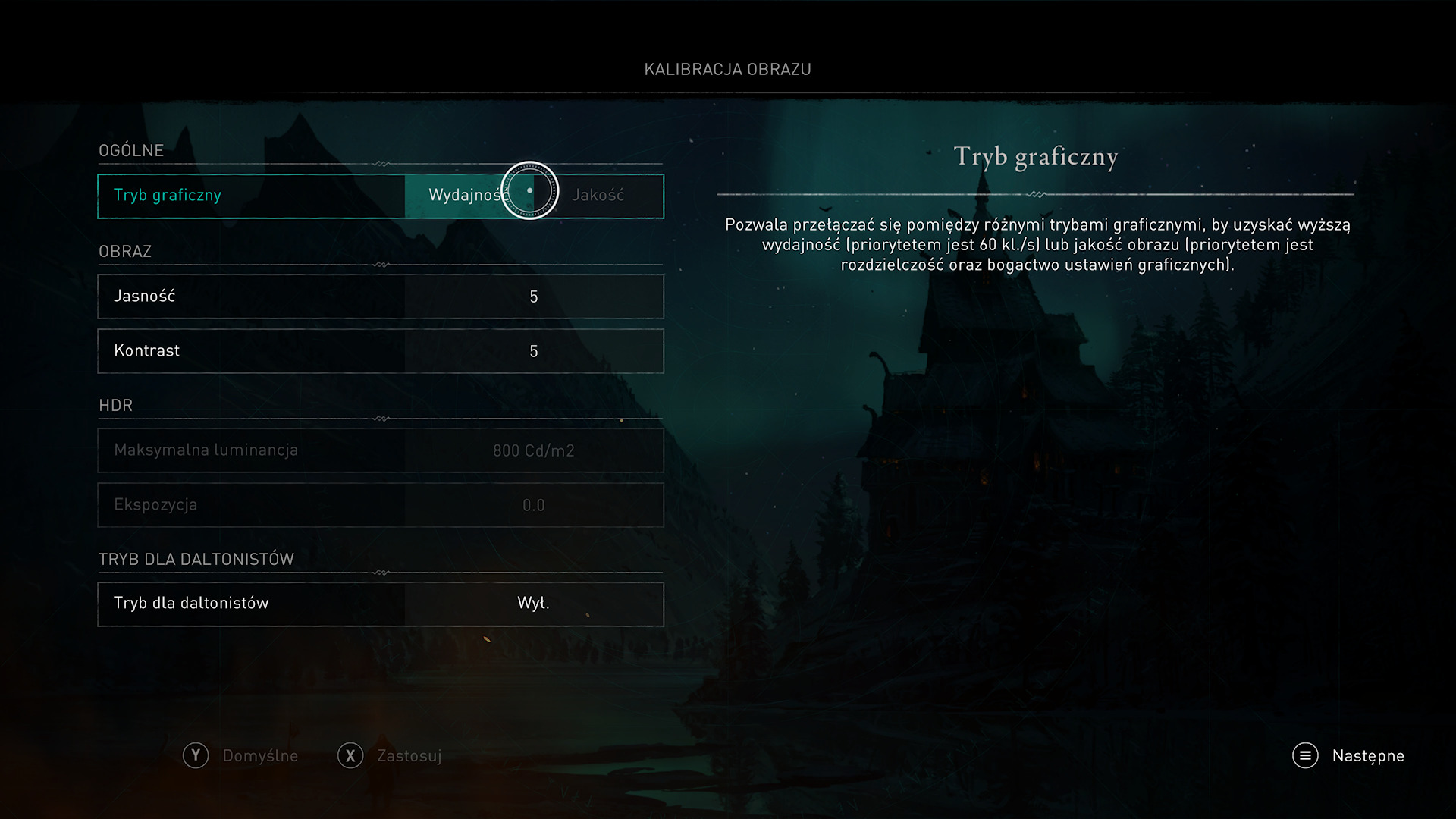Highlight the Tryb graficzny setting label

pos(168,196)
